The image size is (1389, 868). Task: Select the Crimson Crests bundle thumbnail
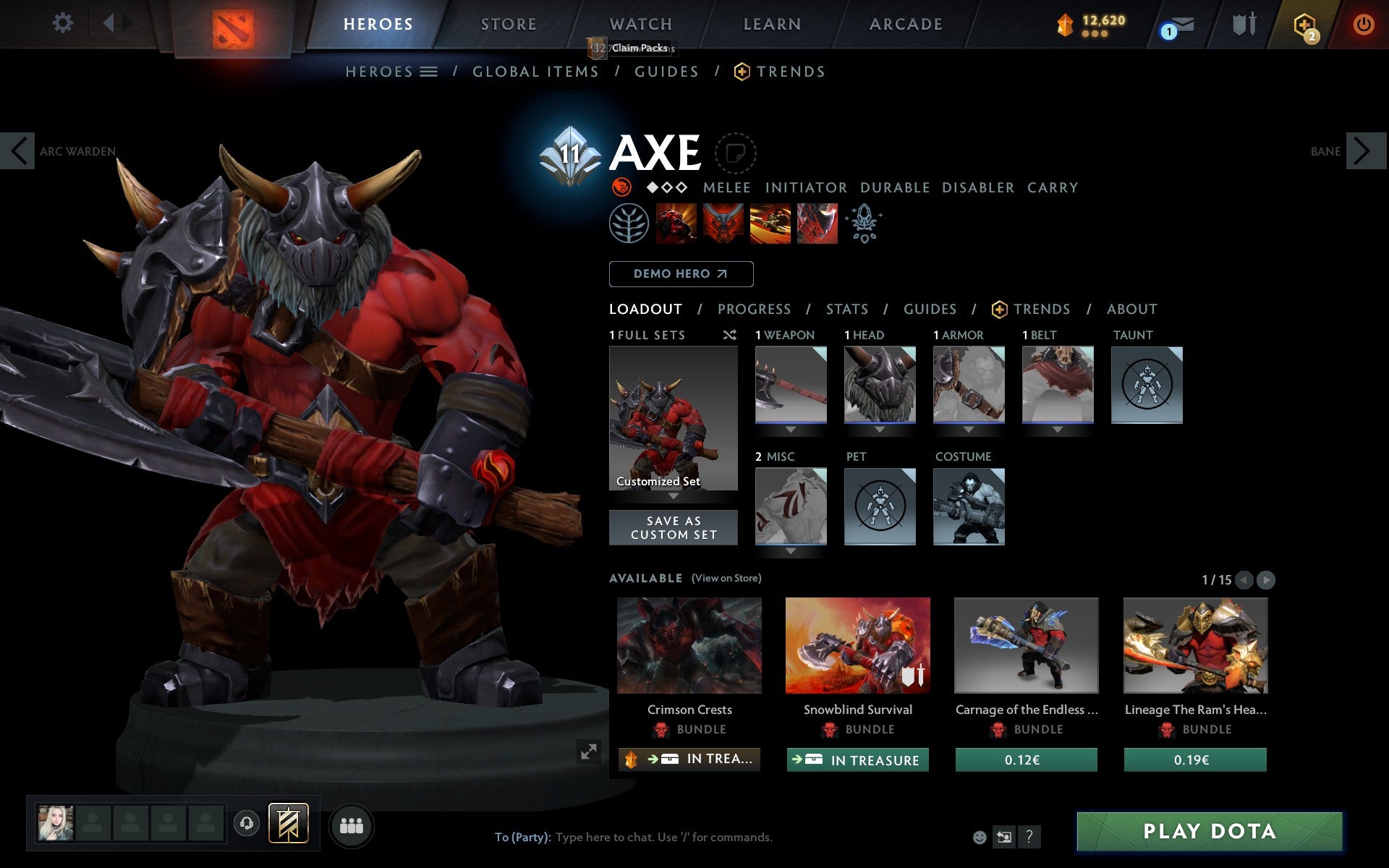pyautogui.click(x=689, y=646)
